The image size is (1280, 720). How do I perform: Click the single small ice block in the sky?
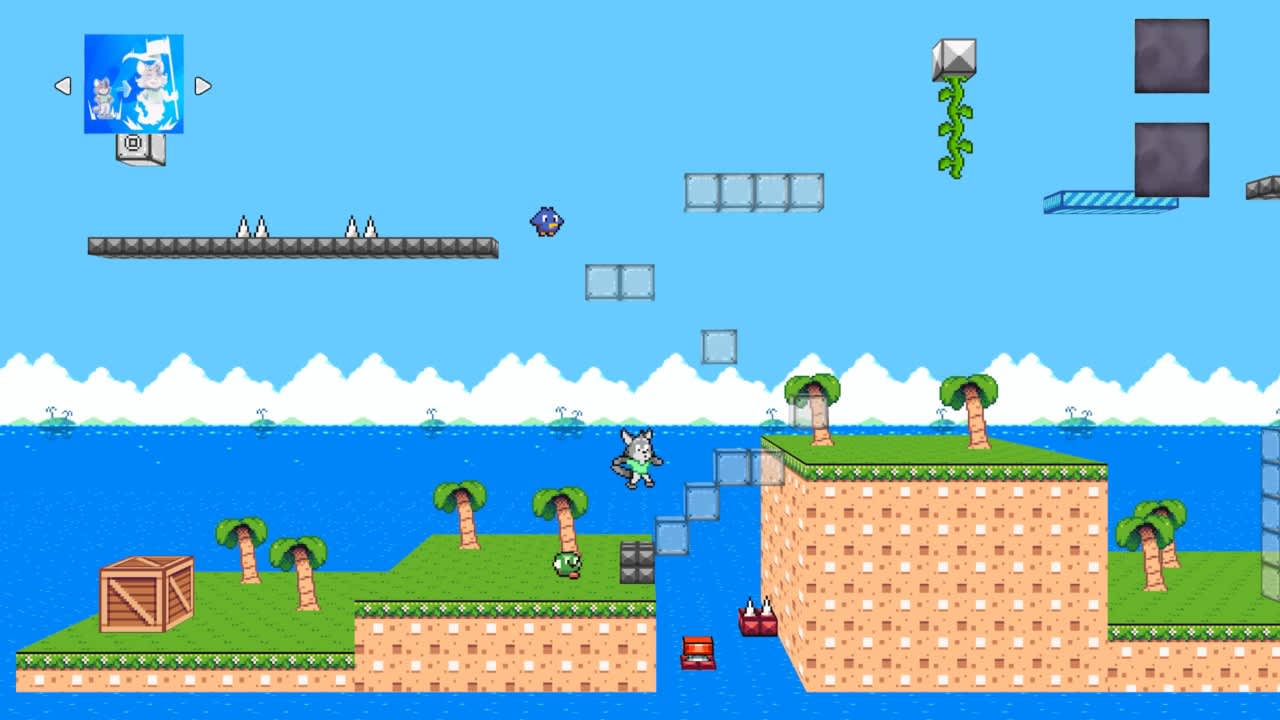click(719, 344)
